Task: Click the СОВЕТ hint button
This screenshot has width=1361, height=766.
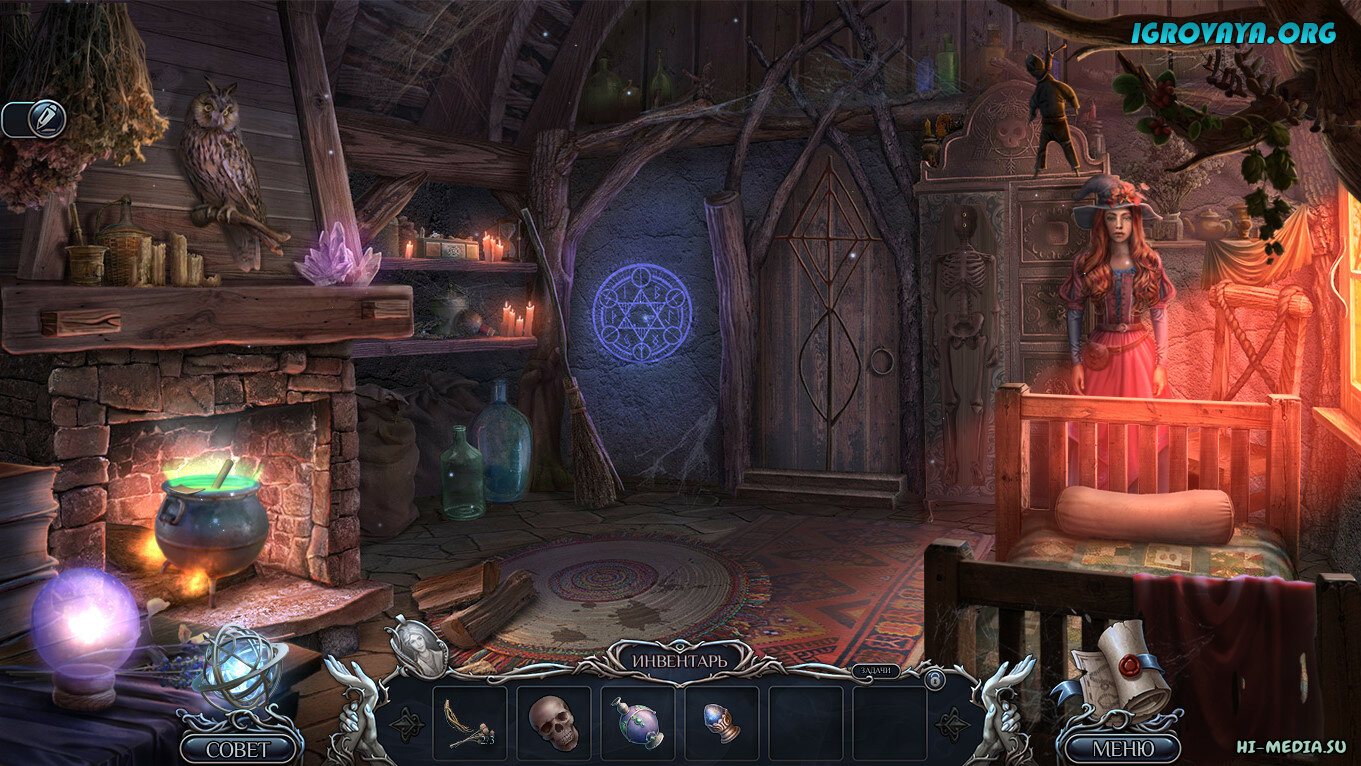Action: coord(240,747)
